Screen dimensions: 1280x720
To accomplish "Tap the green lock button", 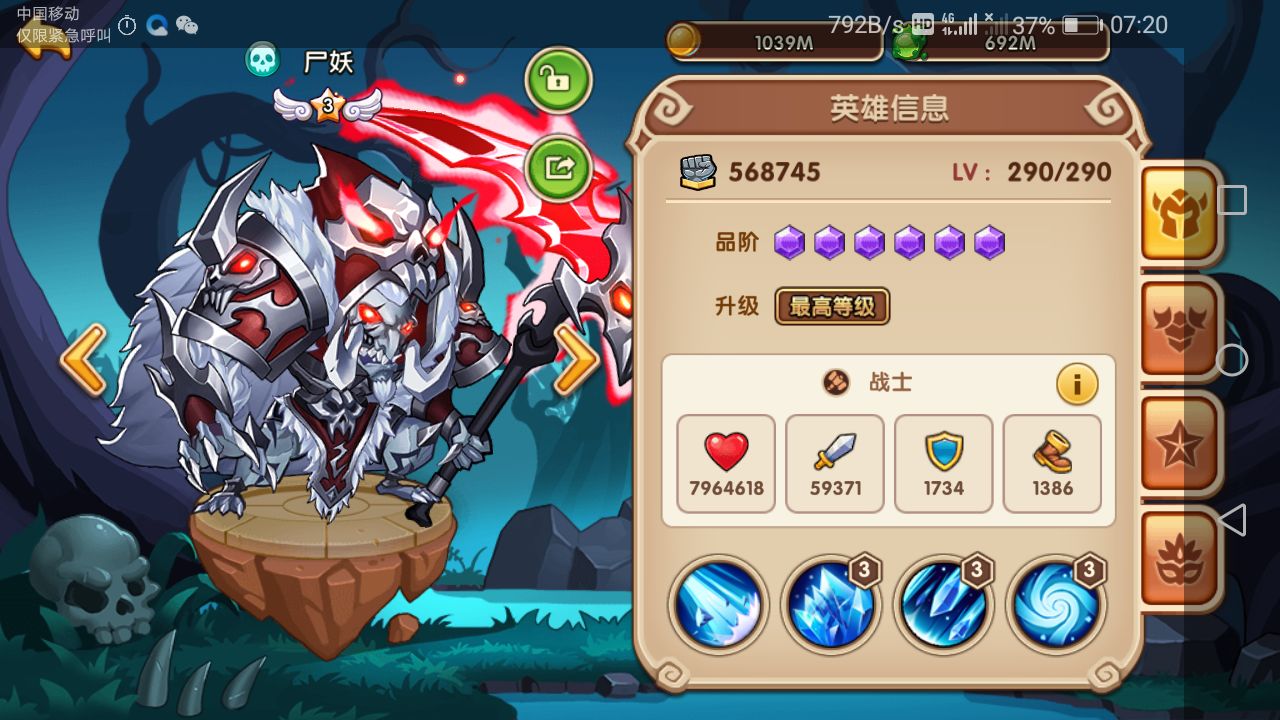I will point(558,80).
